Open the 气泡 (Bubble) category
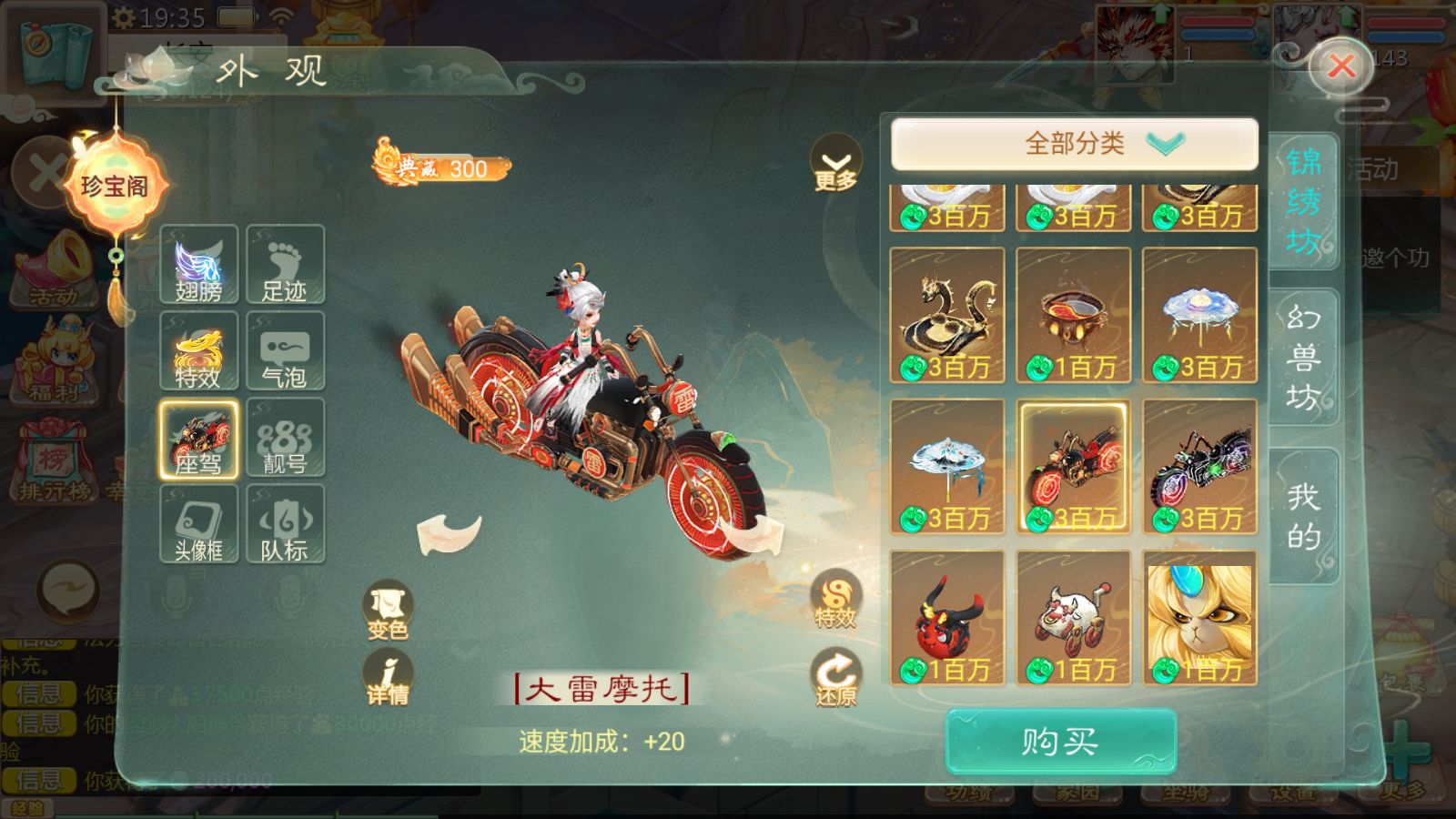 pyautogui.click(x=286, y=352)
